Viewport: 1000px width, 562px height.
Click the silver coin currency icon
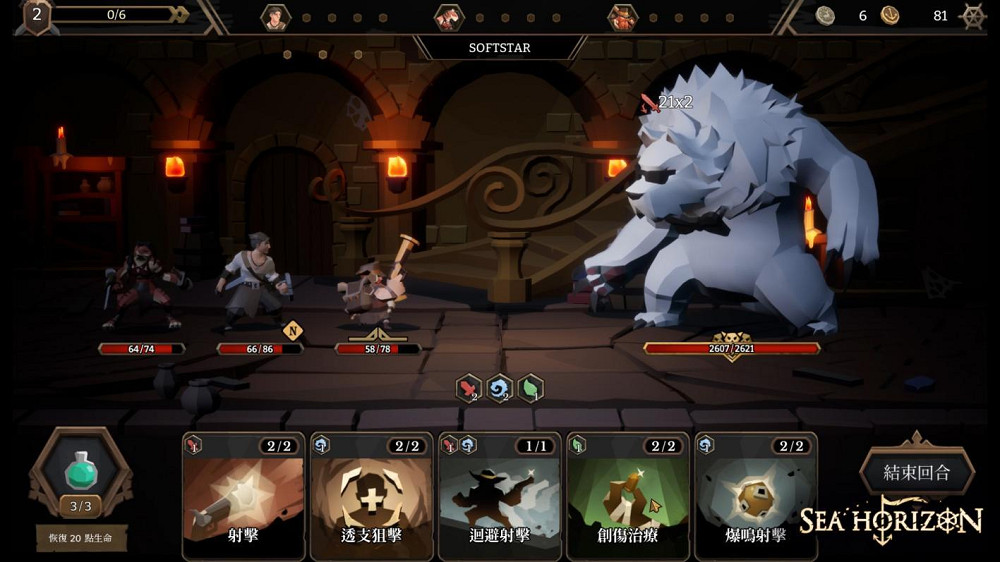click(x=825, y=15)
